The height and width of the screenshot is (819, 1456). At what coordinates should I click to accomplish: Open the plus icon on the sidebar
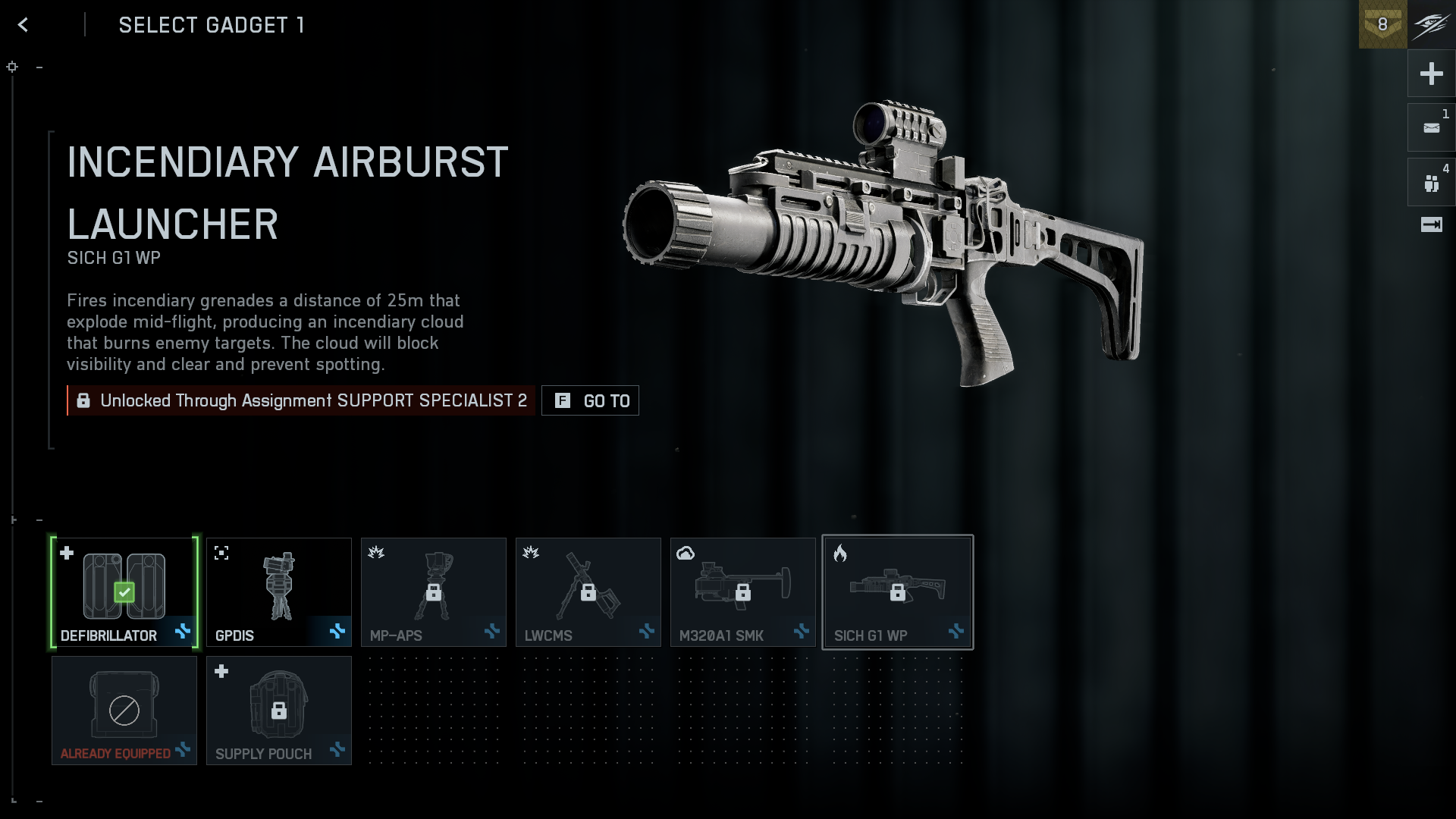coord(1431,74)
